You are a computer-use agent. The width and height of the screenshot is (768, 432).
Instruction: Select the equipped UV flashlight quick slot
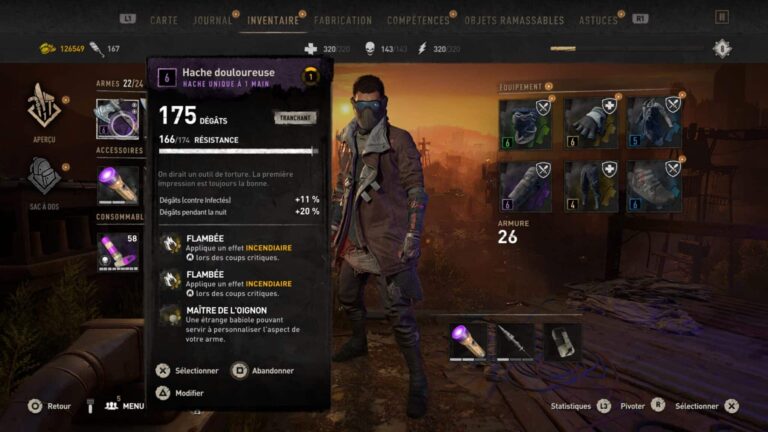468,341
